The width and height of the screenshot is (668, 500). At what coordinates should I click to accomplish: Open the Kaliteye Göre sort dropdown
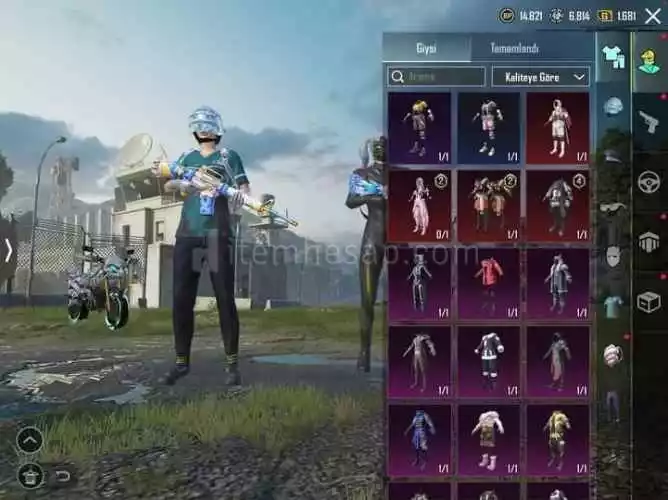[x=540, y=76]
